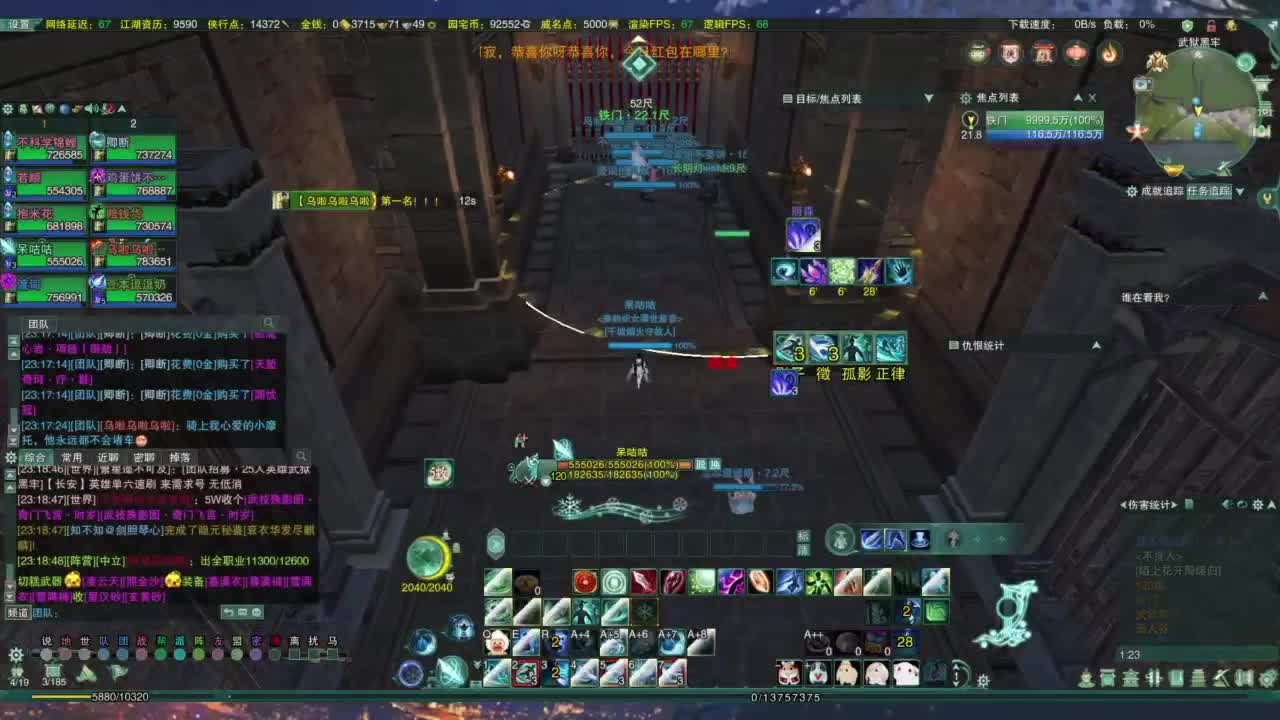The image size is (1280, 720).
Task: Toggle the 密 whisper channel dot
Action: (x=254, y=653)
